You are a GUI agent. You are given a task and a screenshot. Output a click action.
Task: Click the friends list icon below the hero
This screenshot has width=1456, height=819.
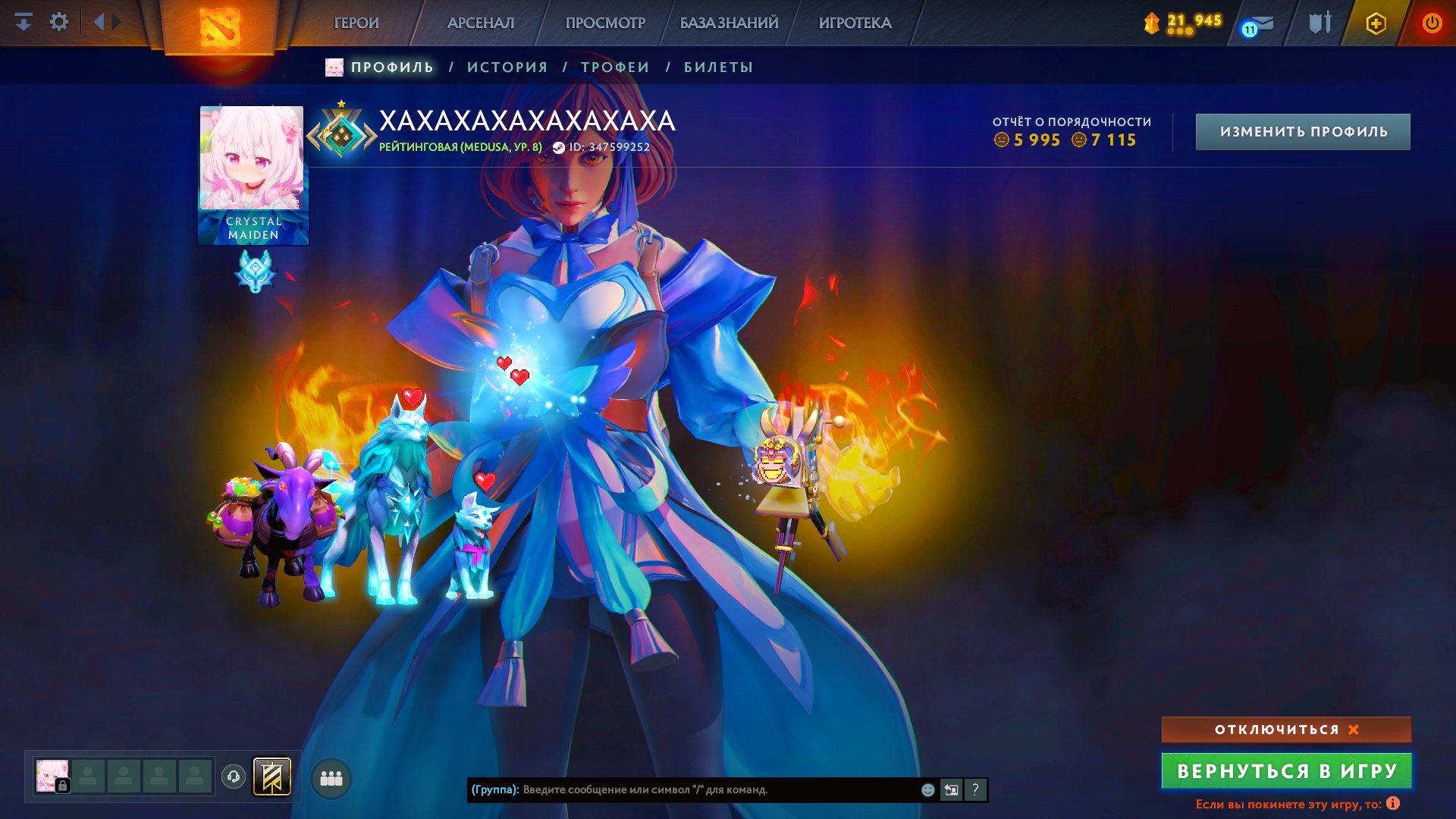pyautogui.click(x=330, y=777)
